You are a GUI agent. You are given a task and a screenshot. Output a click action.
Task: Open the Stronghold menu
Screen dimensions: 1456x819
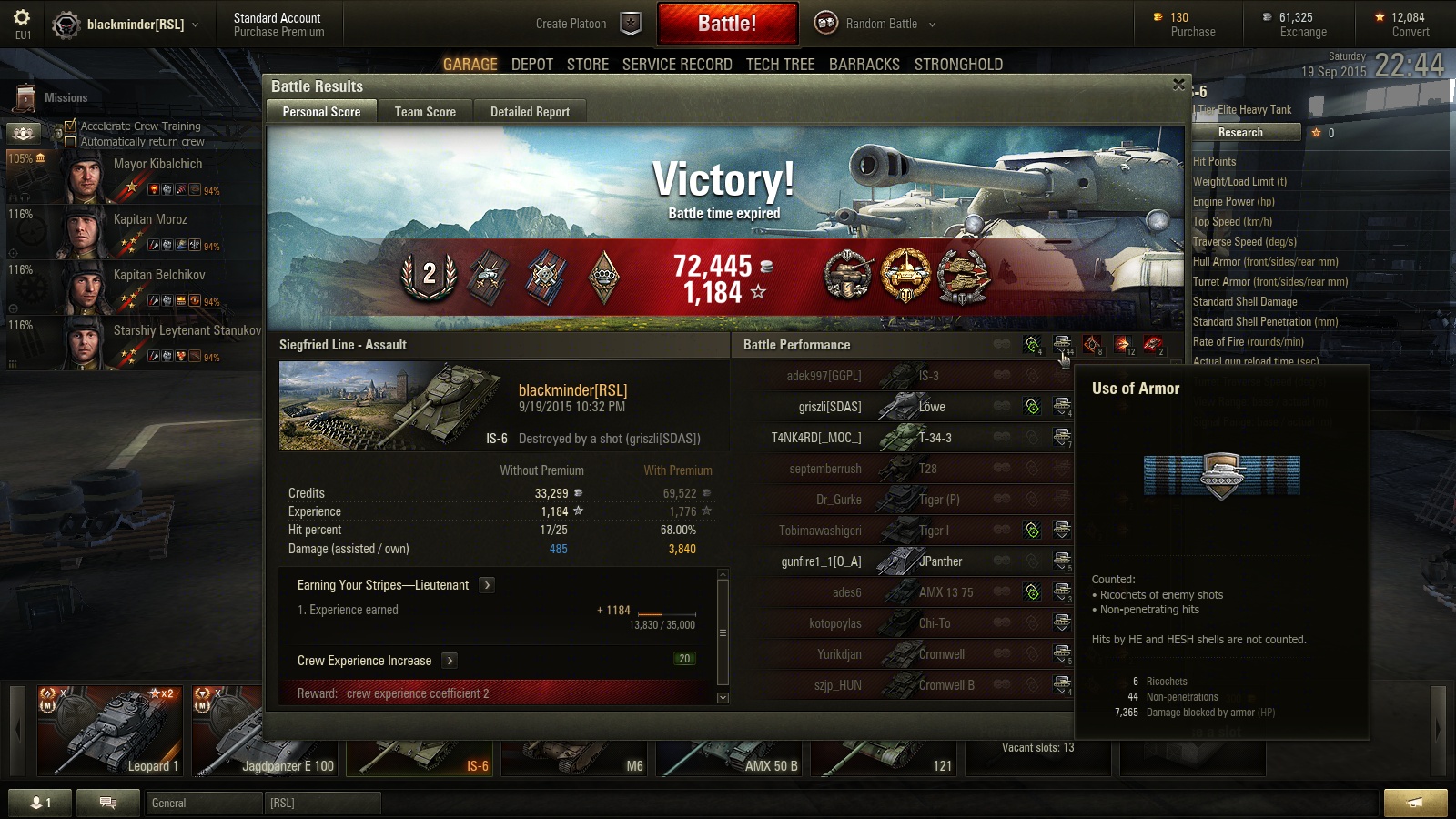point(958,65)
